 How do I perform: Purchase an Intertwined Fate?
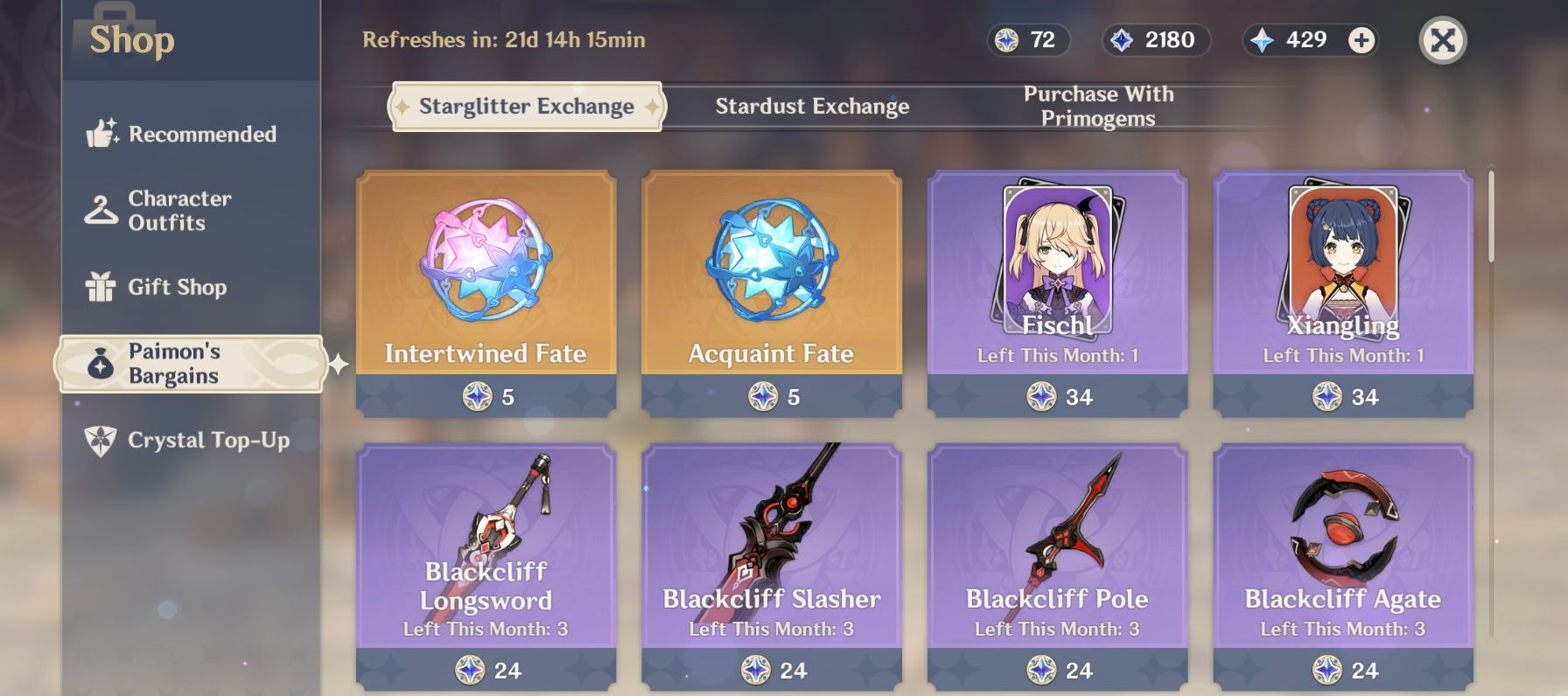pos(486,289)
